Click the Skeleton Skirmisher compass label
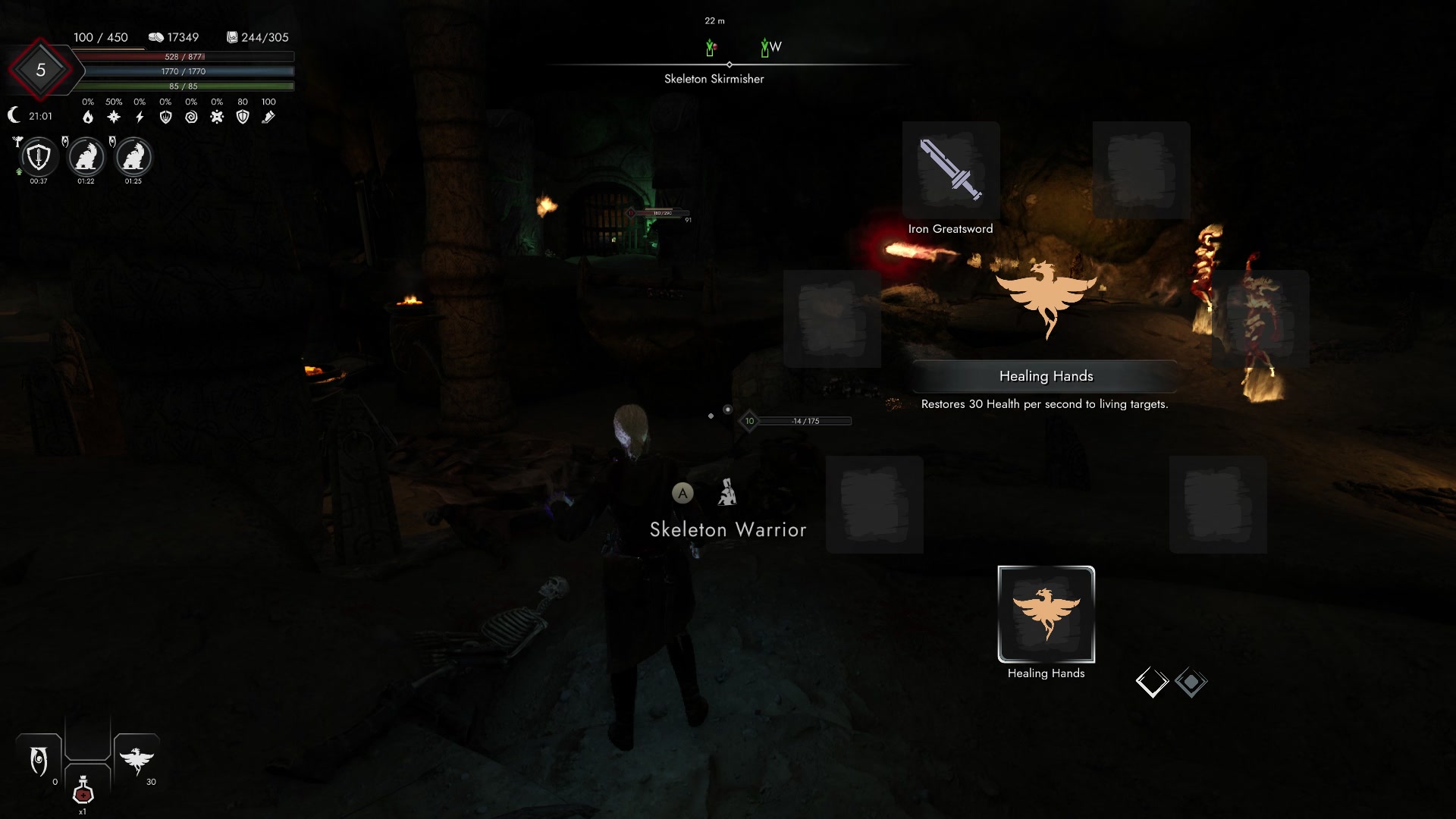 tap(714, 78)
